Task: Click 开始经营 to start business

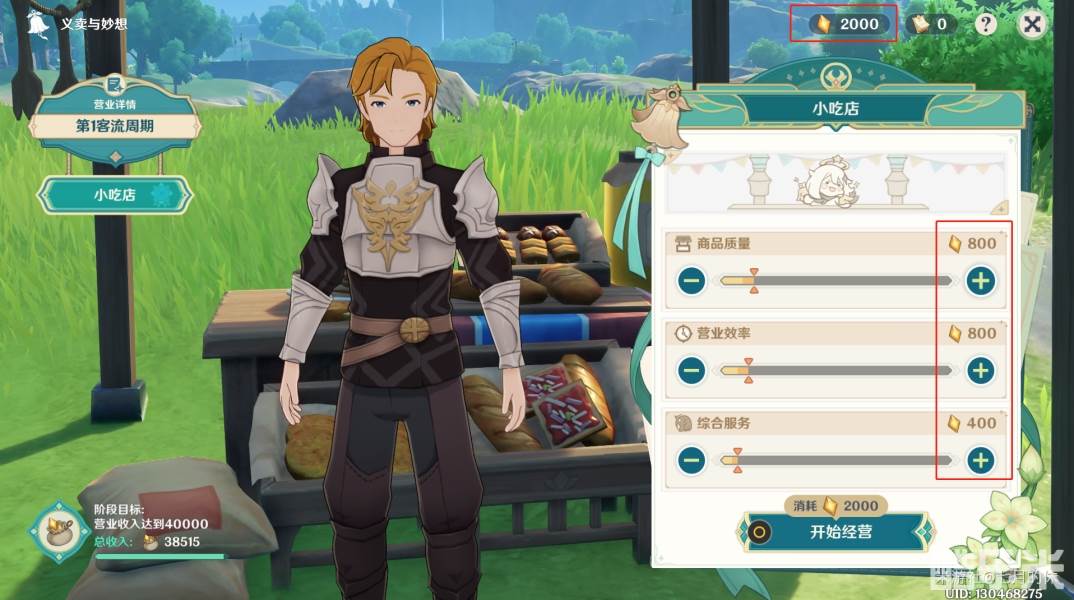Action: [836, 532]
